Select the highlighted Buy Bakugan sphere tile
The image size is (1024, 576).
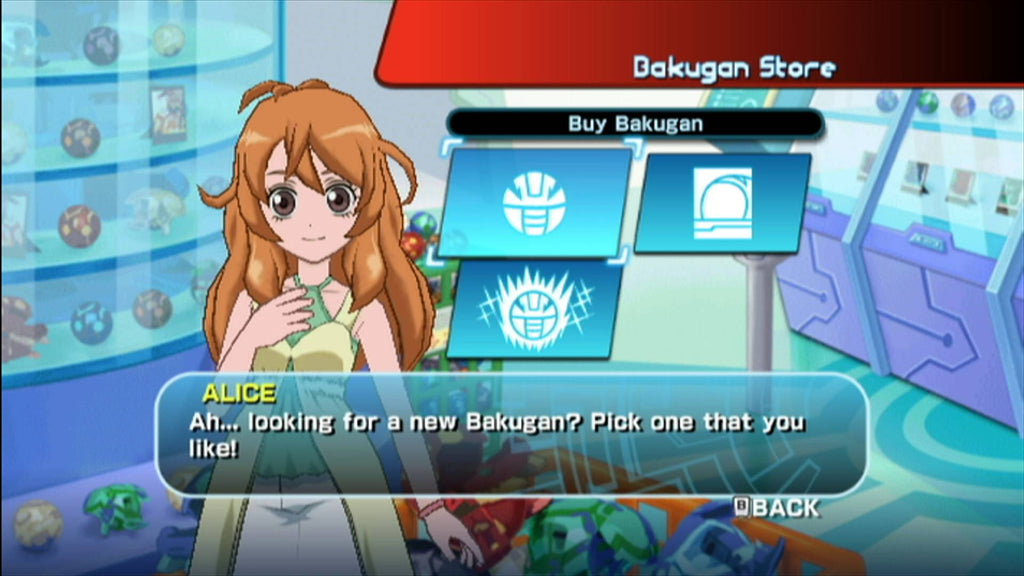click(x=533, y=203)
